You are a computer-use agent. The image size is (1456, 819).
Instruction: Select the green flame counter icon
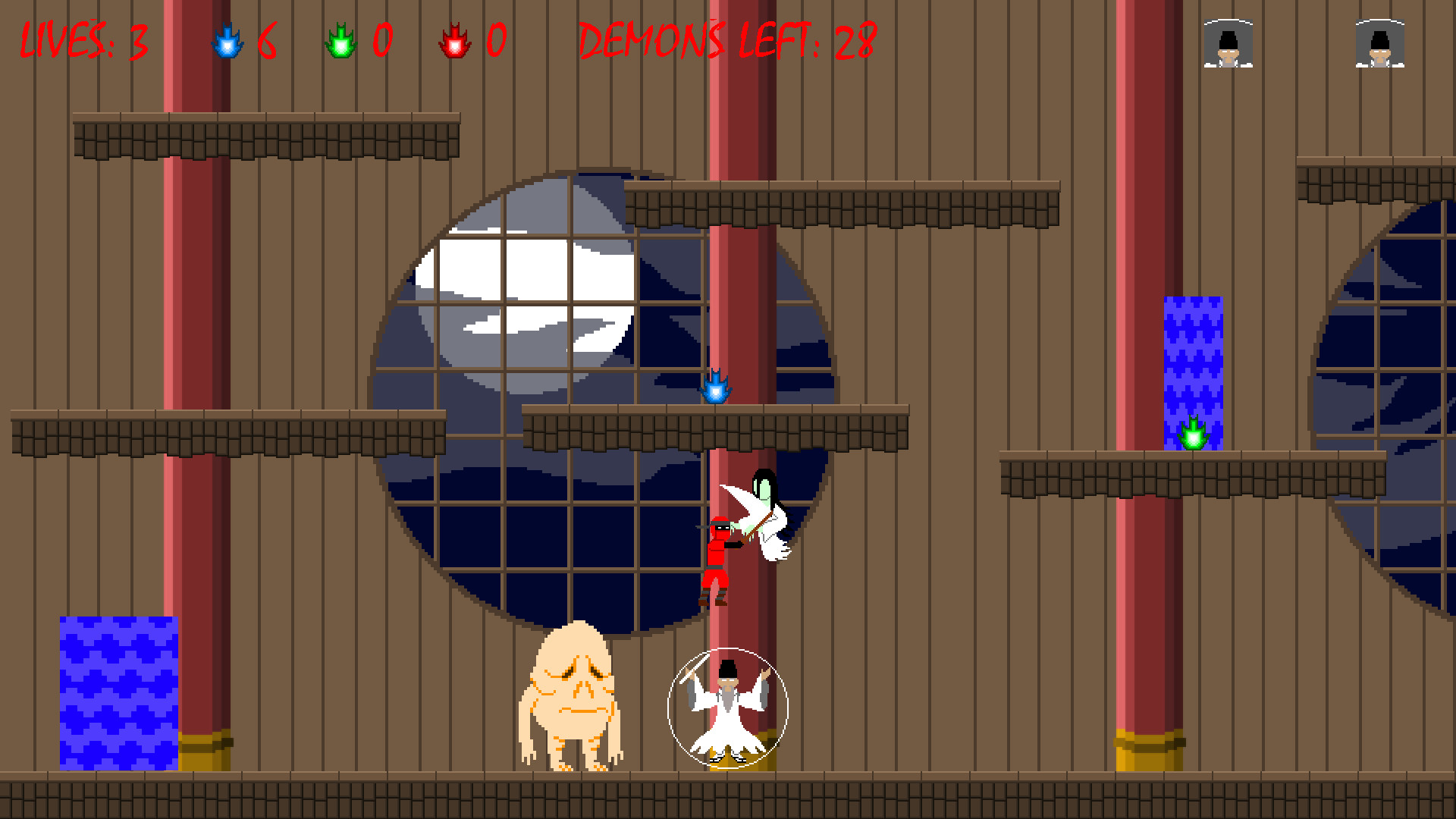point(340,43)
